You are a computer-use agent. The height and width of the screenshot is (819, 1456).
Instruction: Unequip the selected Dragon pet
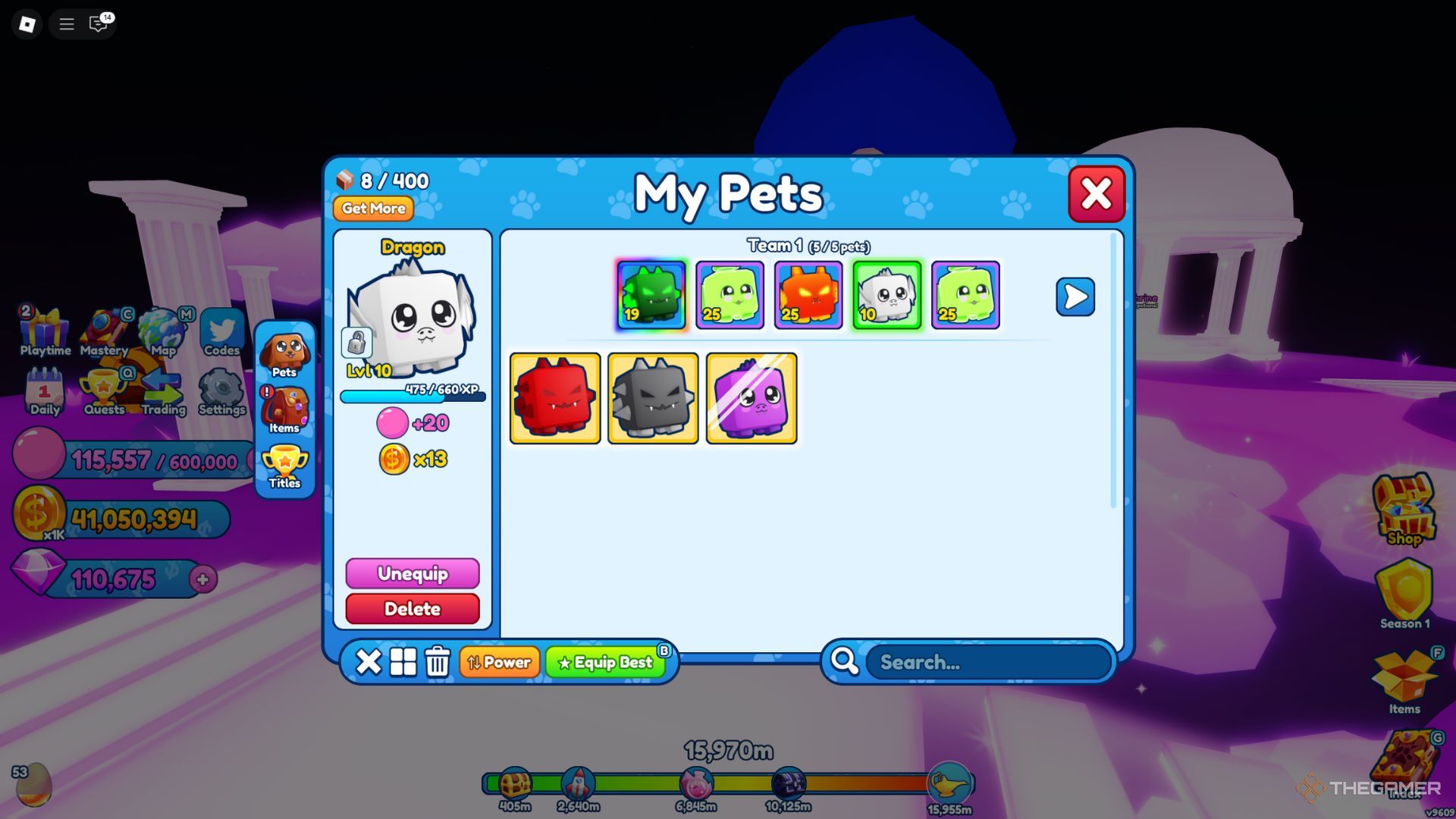(413, 574)
